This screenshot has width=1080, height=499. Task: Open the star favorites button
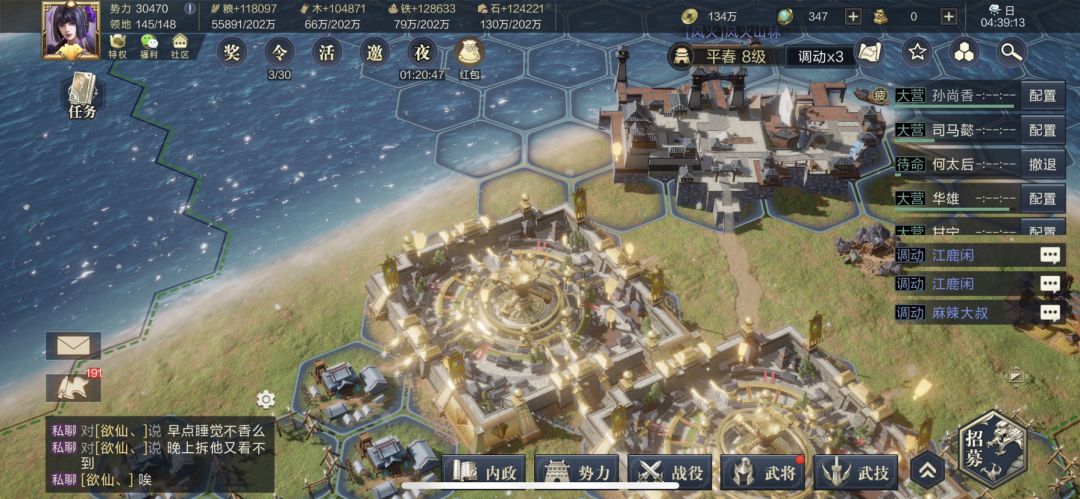tap(917, 52)
